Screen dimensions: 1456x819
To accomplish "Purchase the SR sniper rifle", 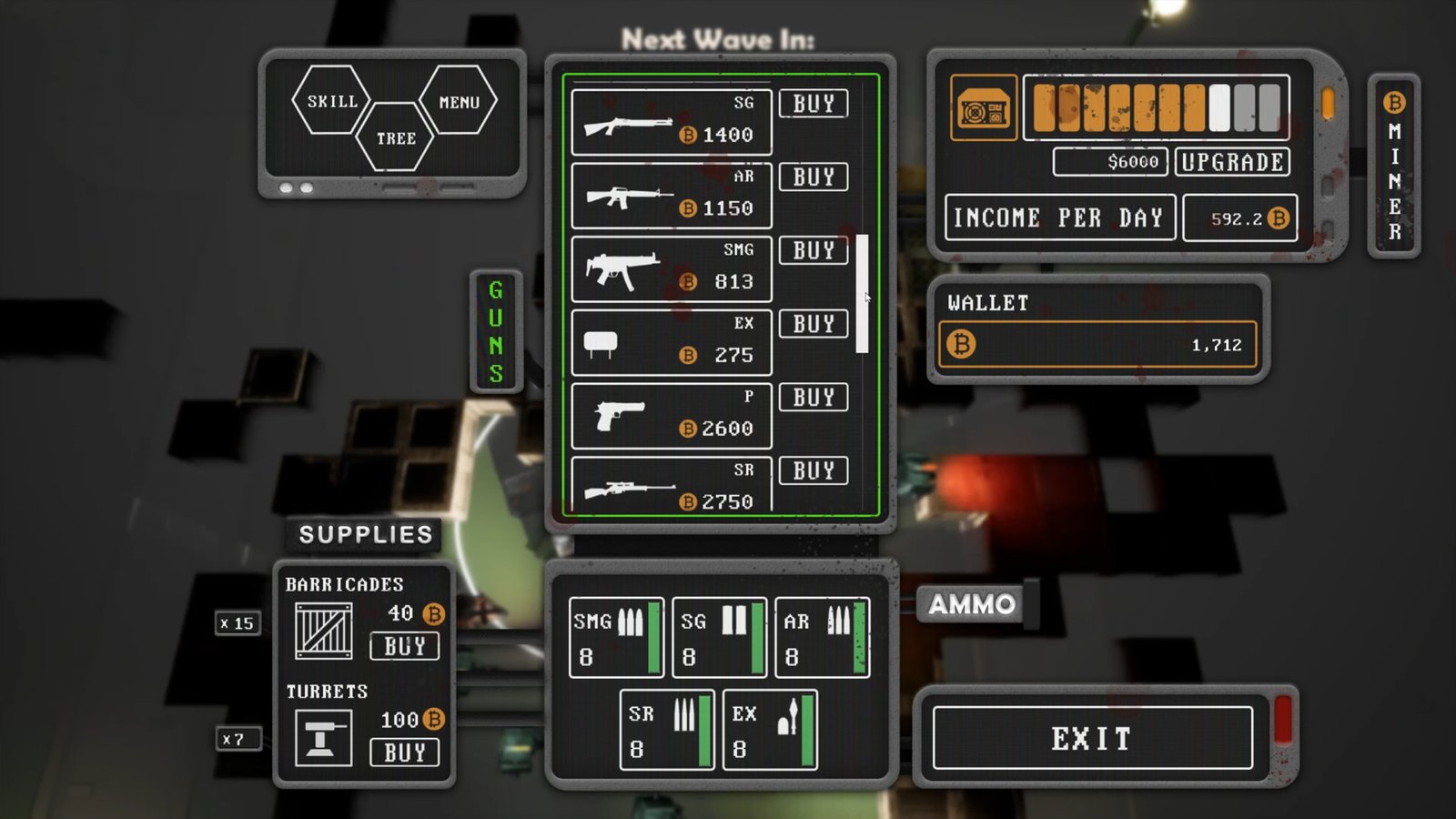I will tap(814, 471).
